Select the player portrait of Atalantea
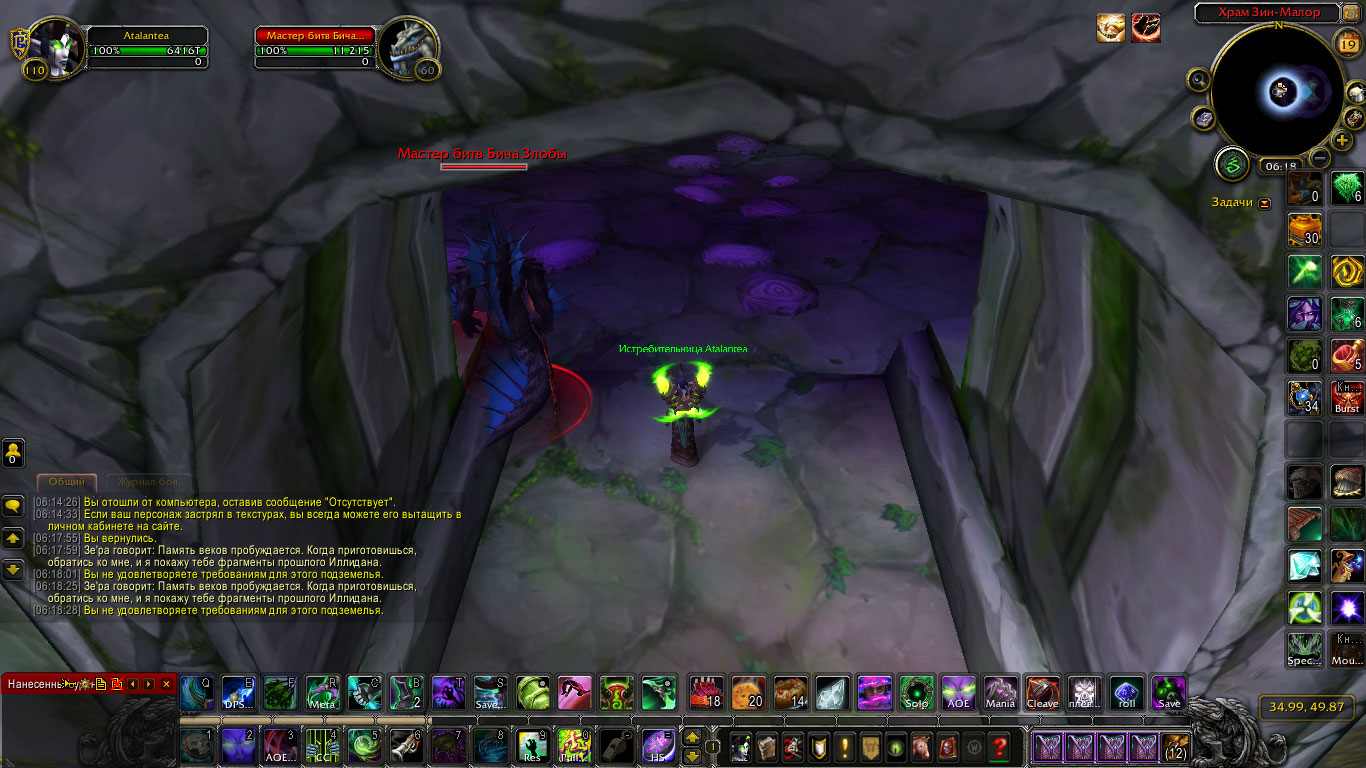 pos(54,45)
